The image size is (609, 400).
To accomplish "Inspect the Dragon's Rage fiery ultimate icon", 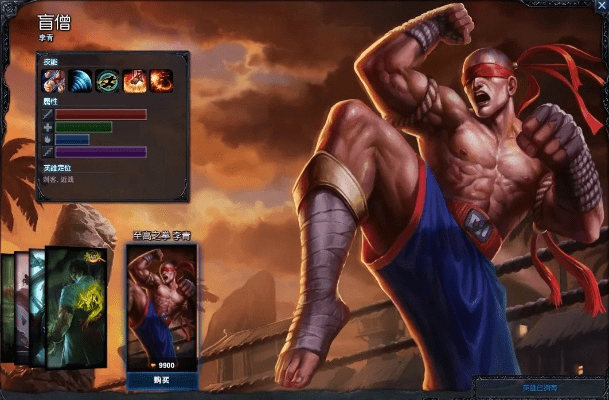I will (x=160, y=79).
